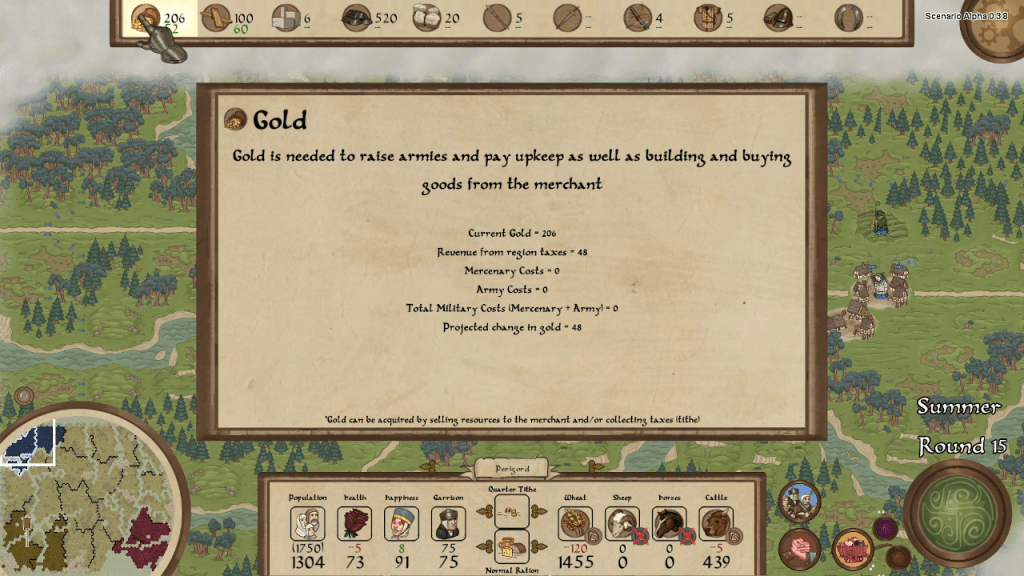This screenshot has width=1024, height=576.
Task: End the round with the green spiral button
Action: pyautogui.click(x=957, y=513)
